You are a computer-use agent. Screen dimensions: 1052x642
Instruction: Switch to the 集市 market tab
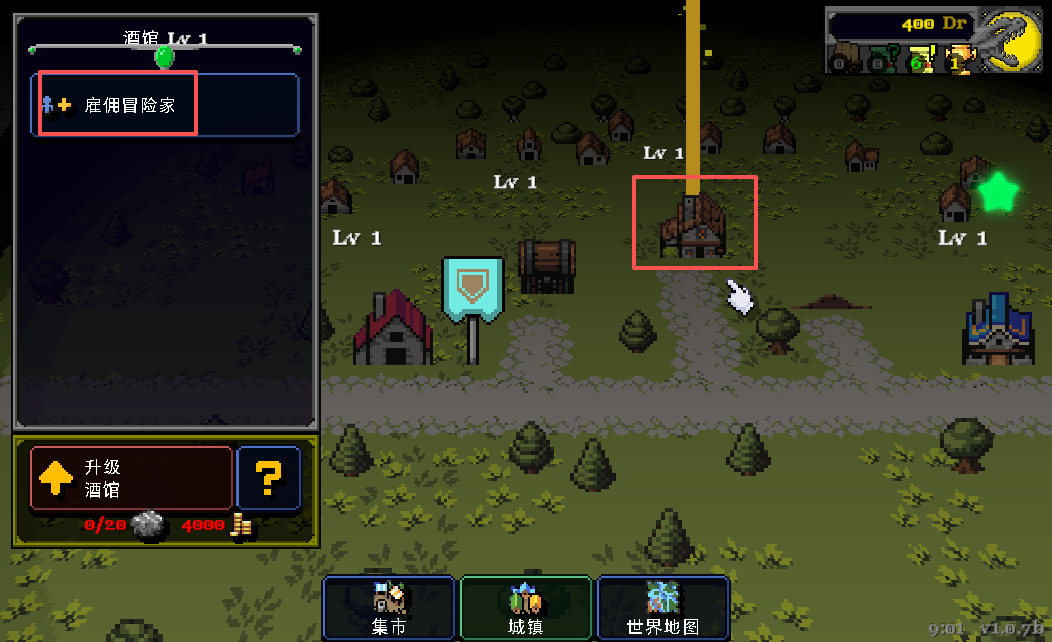click(x=388, y=608)
